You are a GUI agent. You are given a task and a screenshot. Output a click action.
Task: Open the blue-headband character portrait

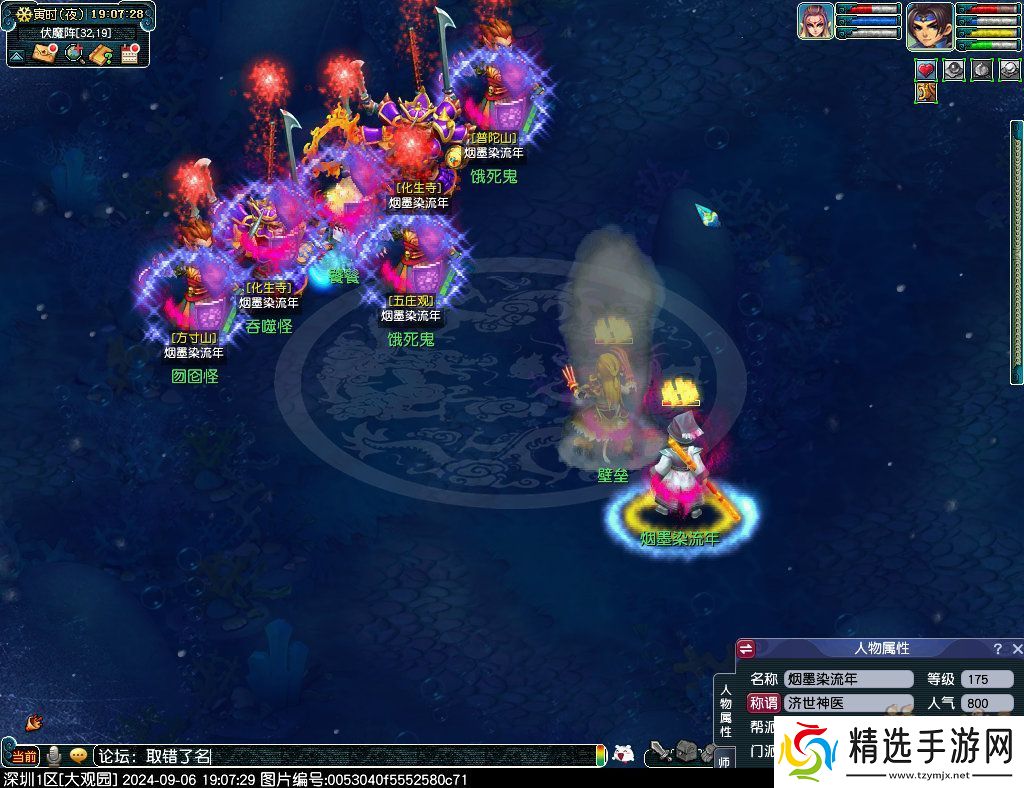(929, 25)
